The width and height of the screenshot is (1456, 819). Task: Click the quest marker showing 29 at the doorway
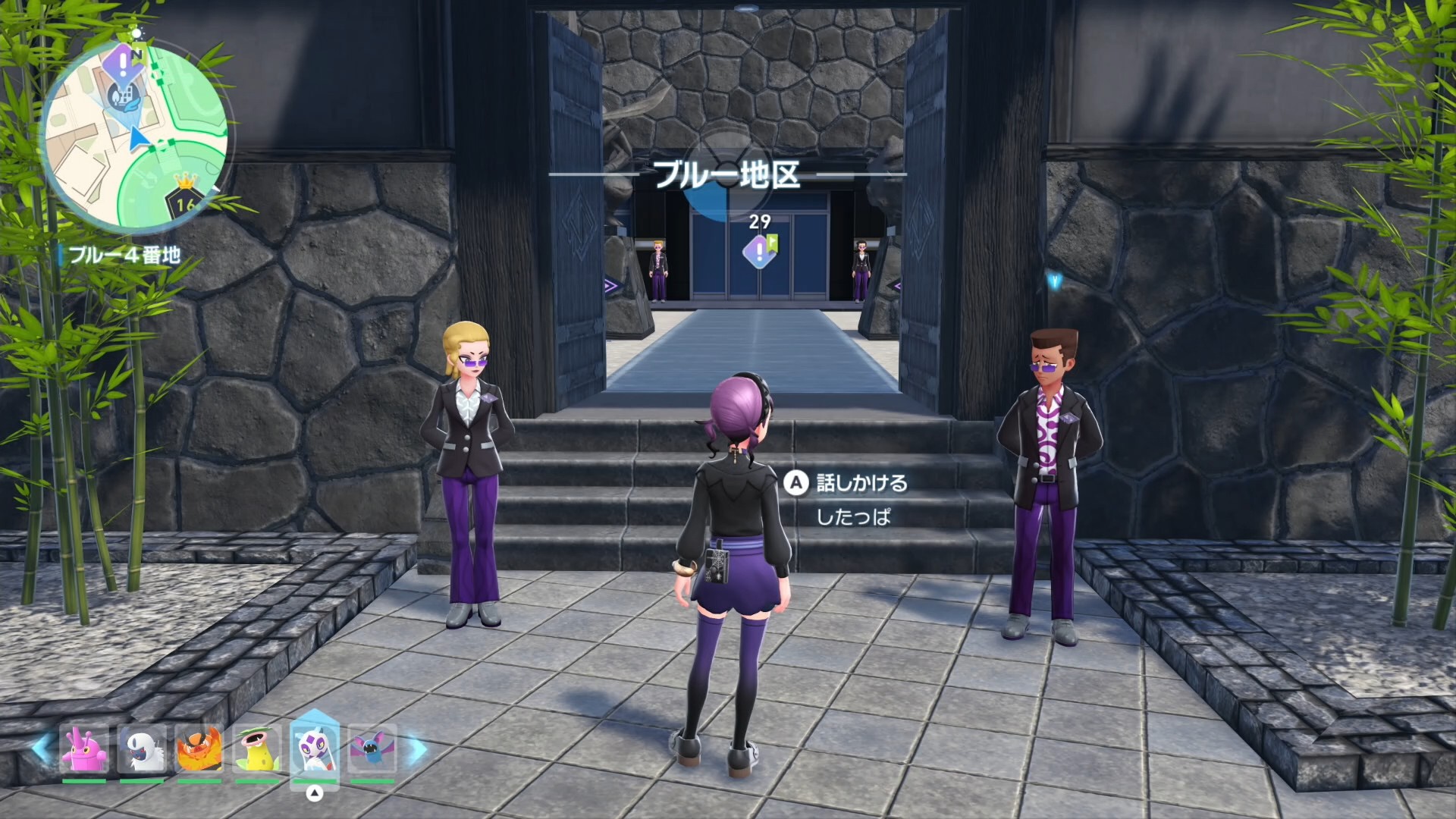click(760, 250)
